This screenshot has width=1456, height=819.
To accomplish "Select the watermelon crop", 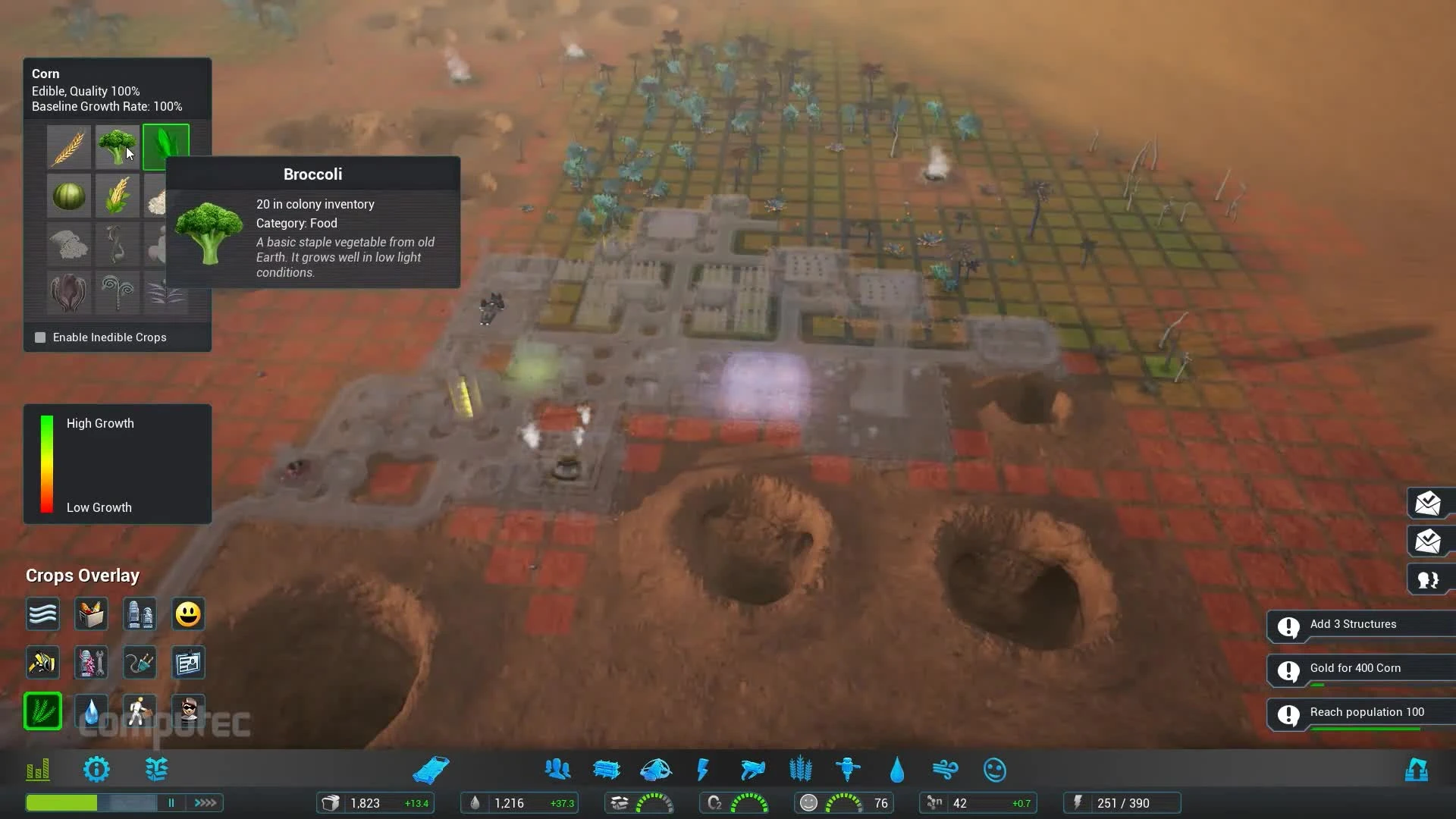I will coord(69,196).
